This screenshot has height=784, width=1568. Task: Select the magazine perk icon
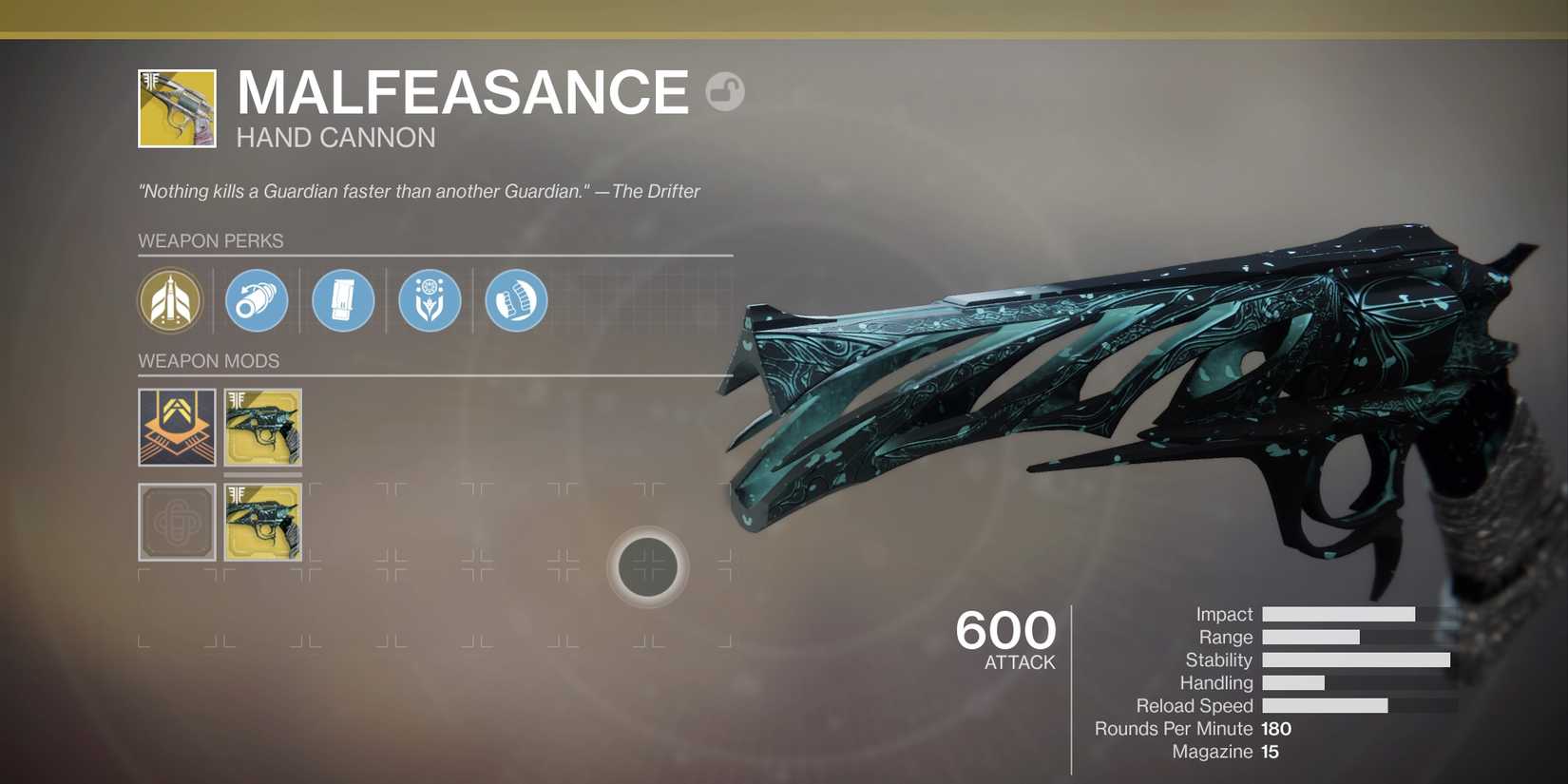coord(343,299)
